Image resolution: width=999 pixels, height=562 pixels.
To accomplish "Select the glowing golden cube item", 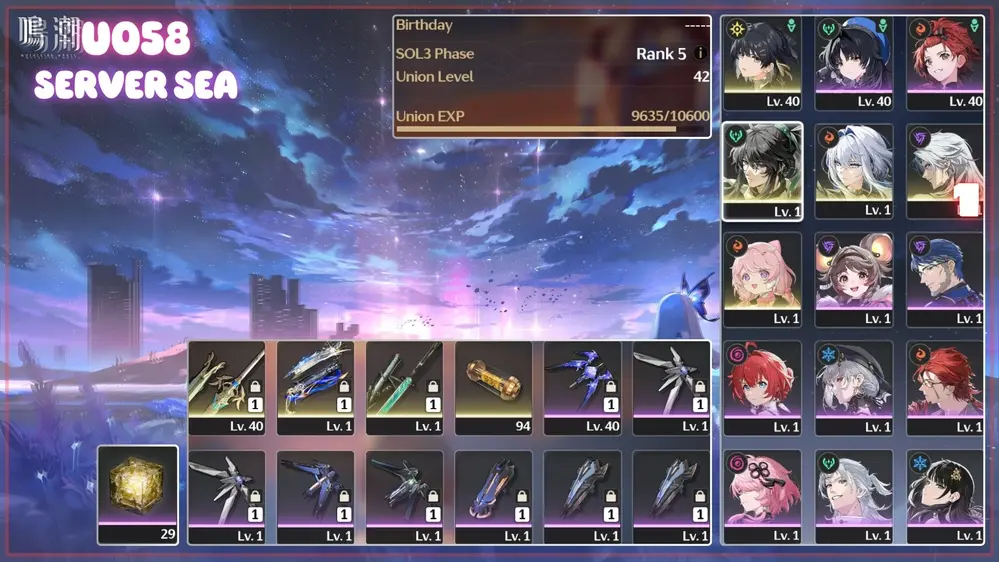I will [x=138, y=492].
